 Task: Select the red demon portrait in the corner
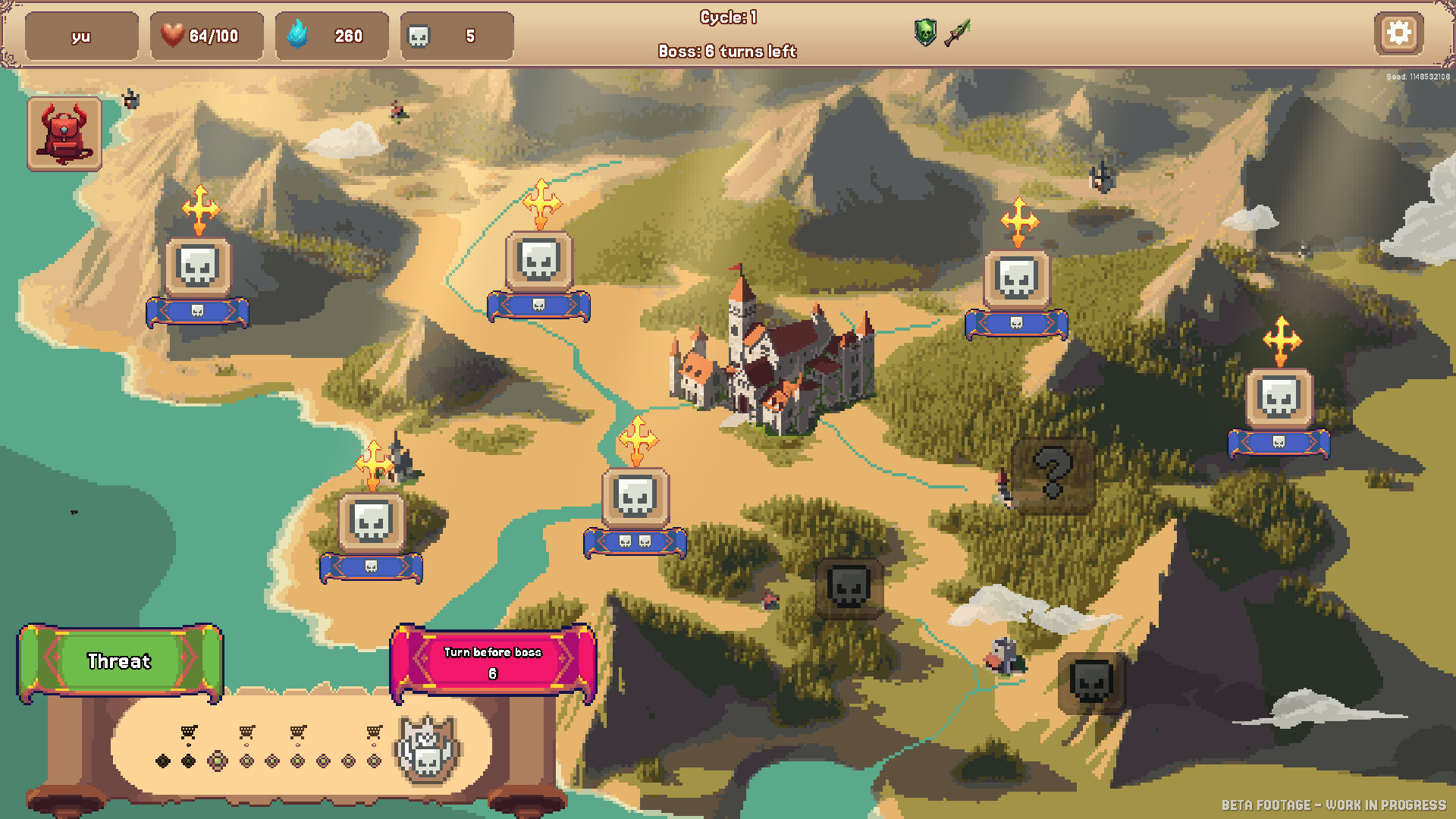tap(64, 133)
